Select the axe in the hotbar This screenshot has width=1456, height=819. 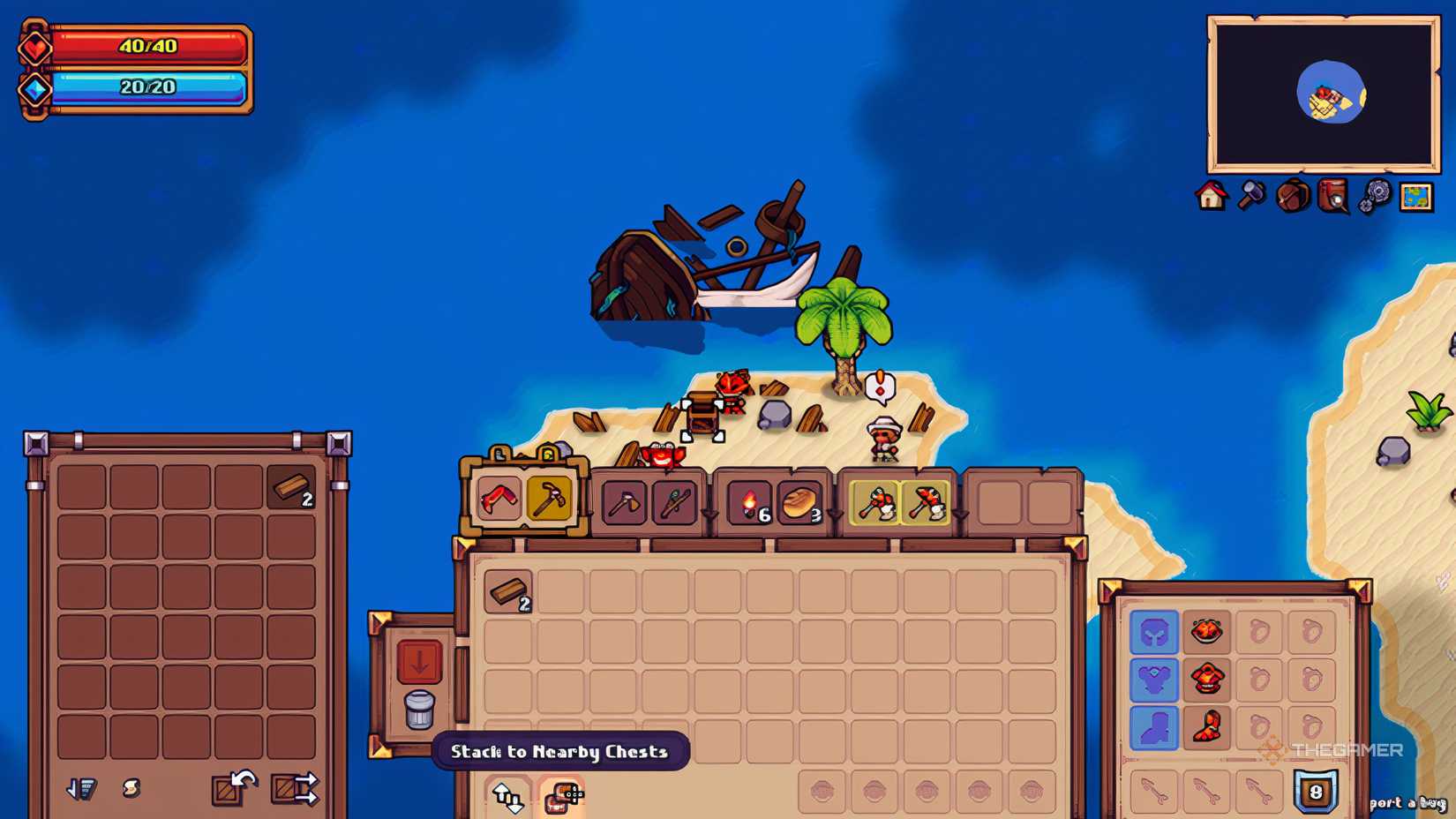[627, 501]
